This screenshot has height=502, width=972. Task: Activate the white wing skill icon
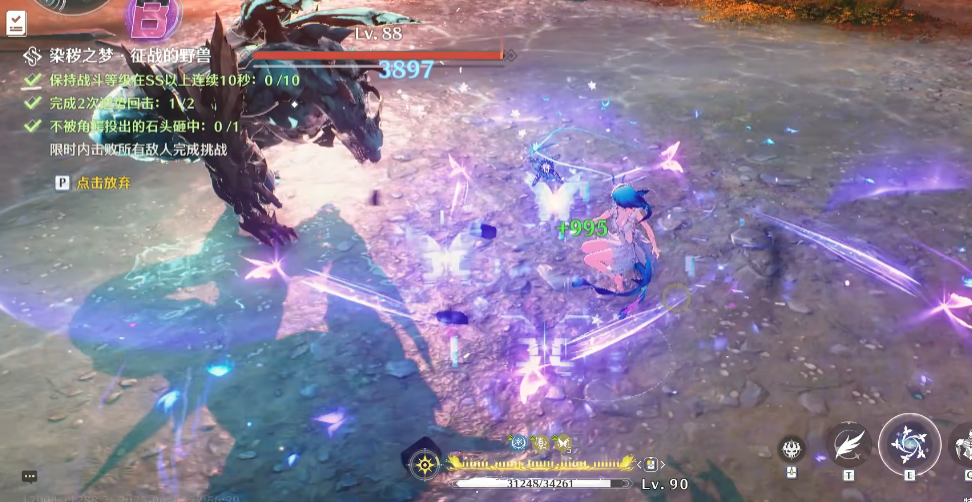(x=848, y=444)
